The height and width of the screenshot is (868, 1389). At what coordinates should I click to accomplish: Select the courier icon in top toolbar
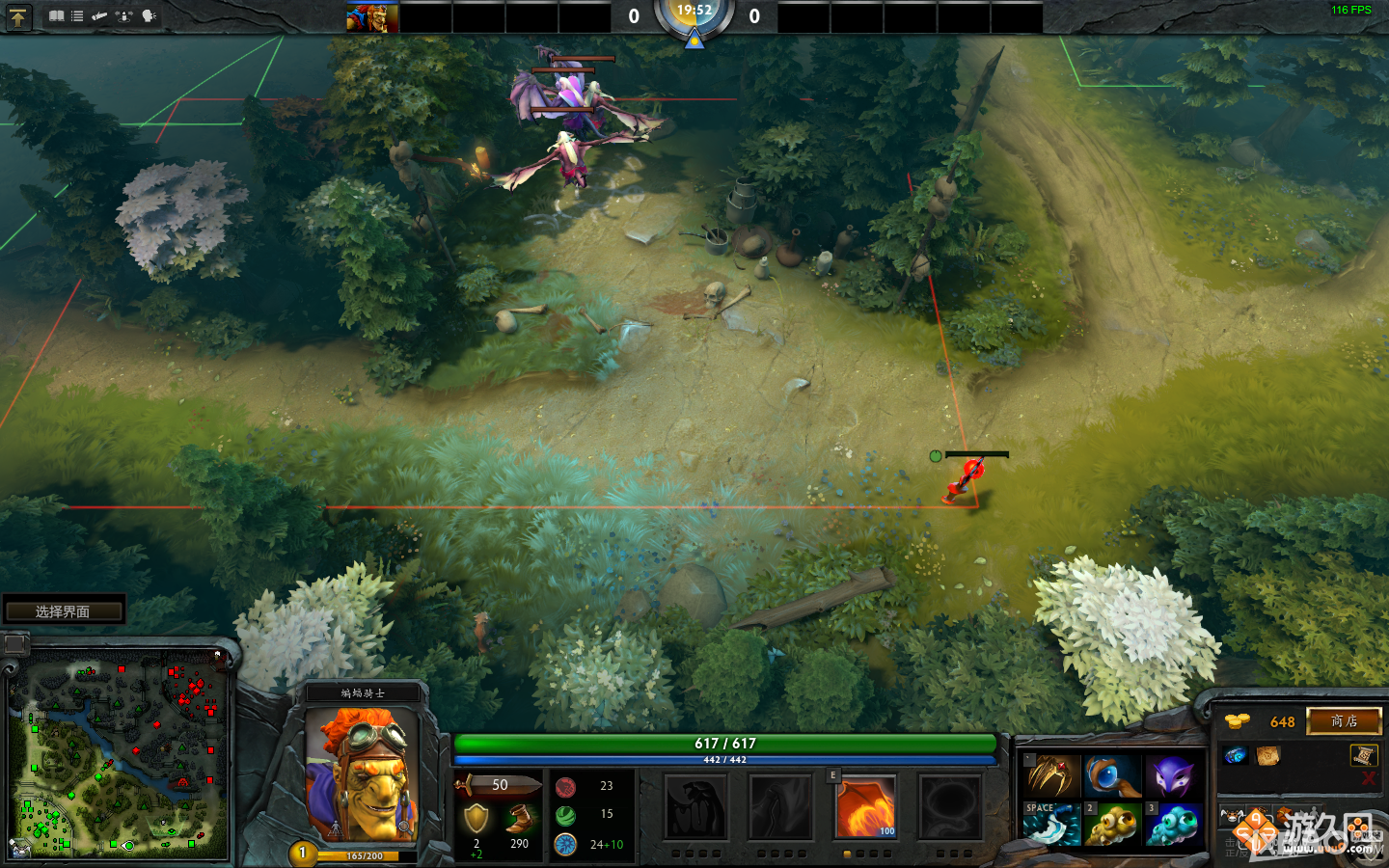pos(99,15)
